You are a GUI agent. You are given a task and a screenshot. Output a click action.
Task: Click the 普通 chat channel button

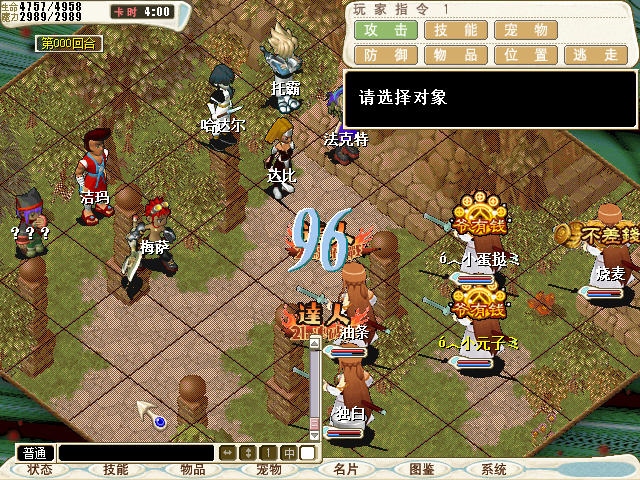(x=35, y=453)
